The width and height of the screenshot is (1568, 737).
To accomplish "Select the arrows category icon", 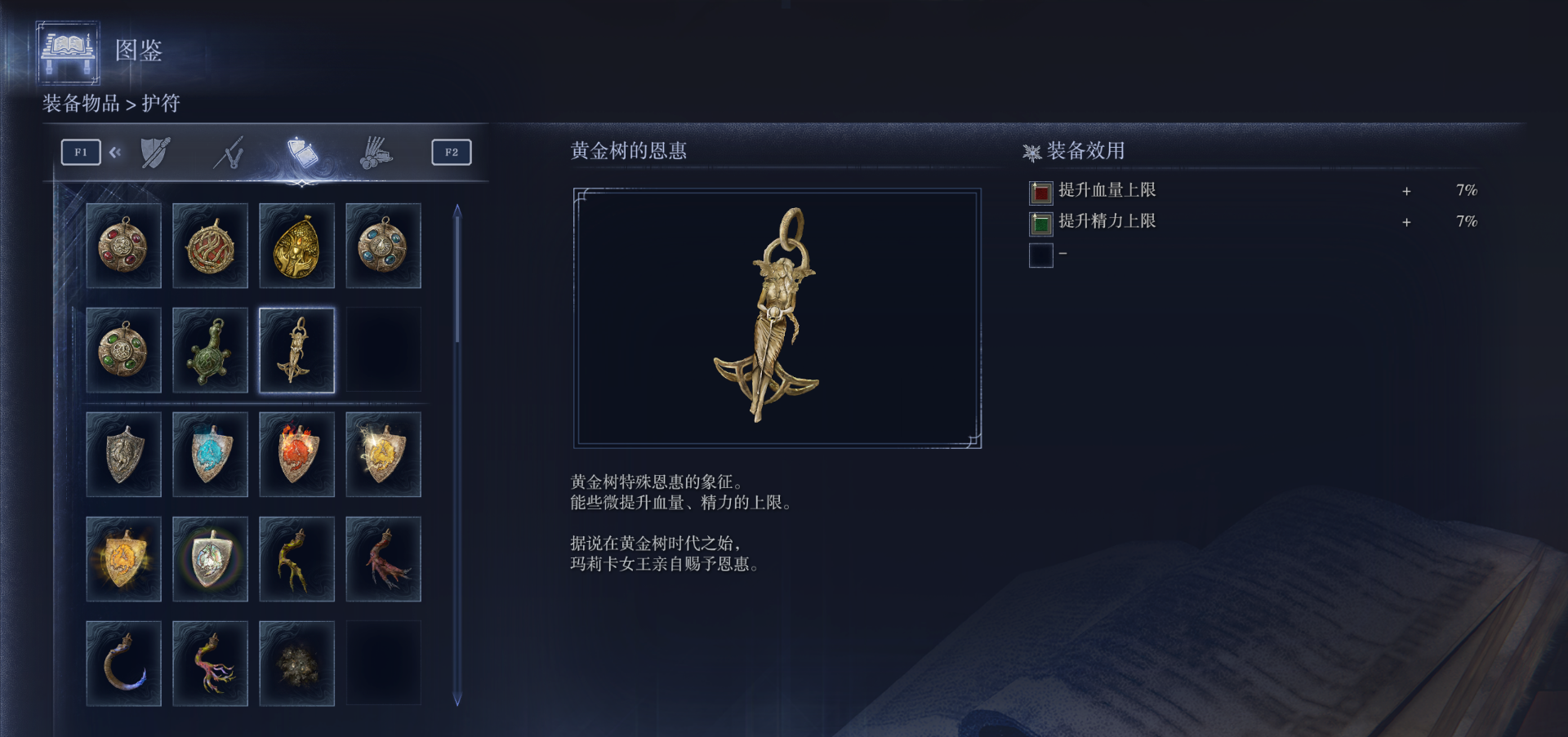I will [229, 152].
